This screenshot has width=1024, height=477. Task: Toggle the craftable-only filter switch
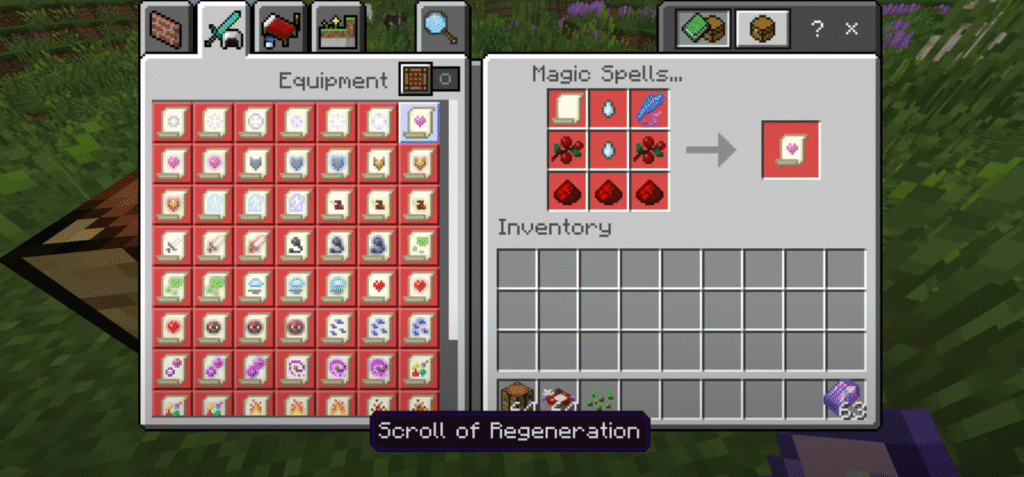(x=429, y=79)
